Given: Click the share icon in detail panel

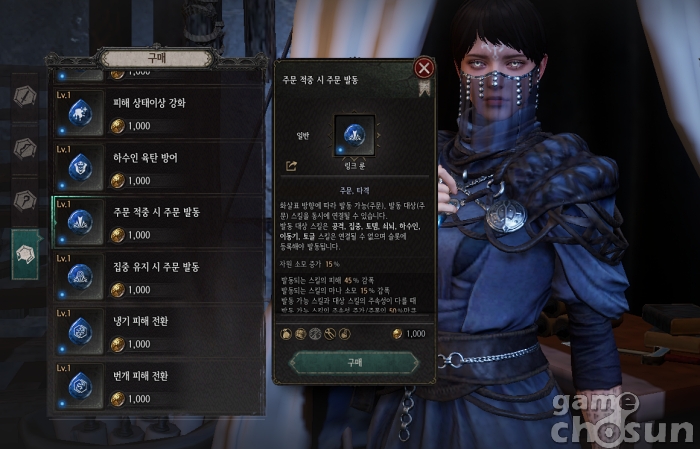Looking at the screenshot, I should click(292, 166).
